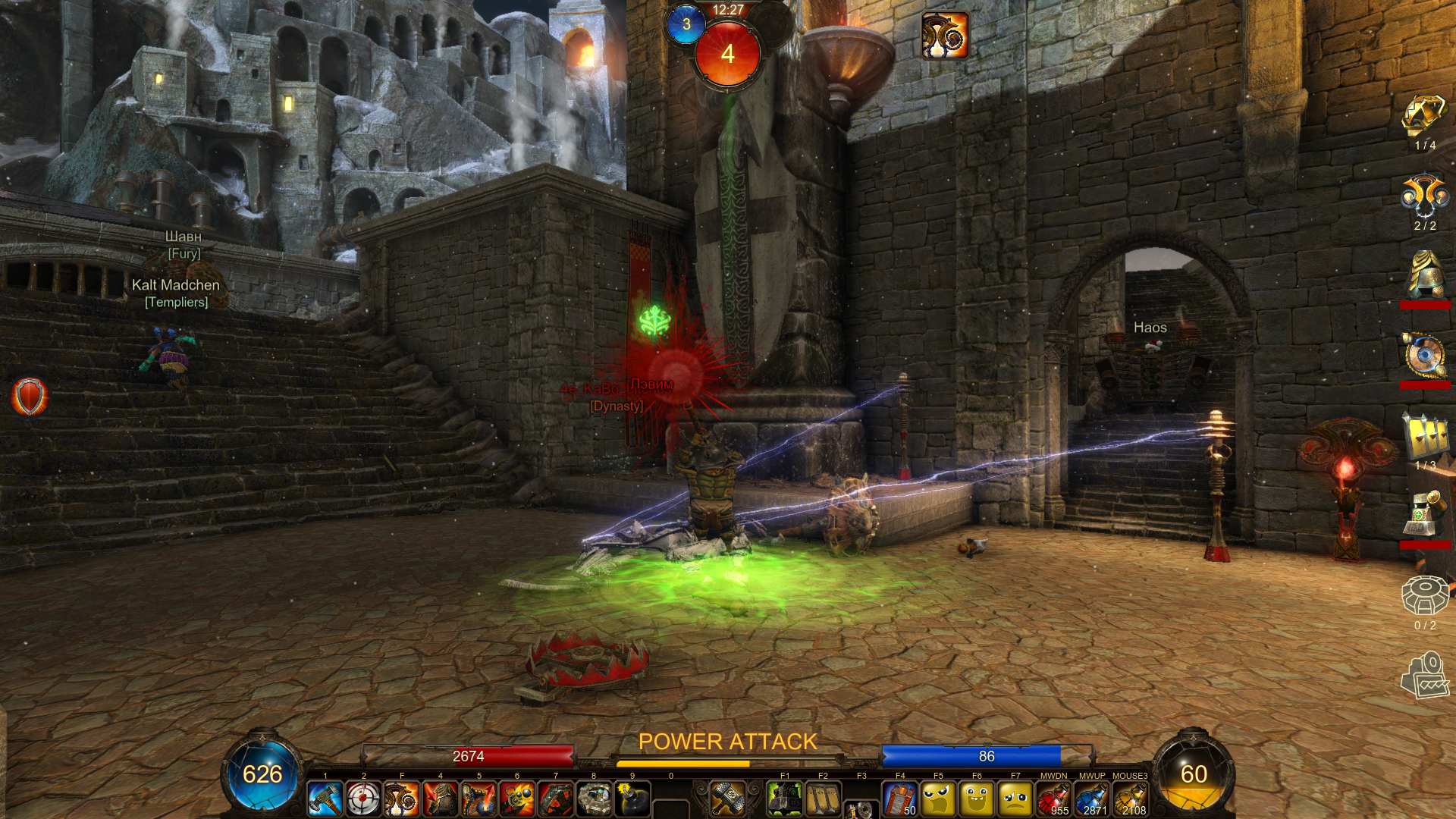
Task: Use the red cartridge item with 50 count
Action: point(900,799)
